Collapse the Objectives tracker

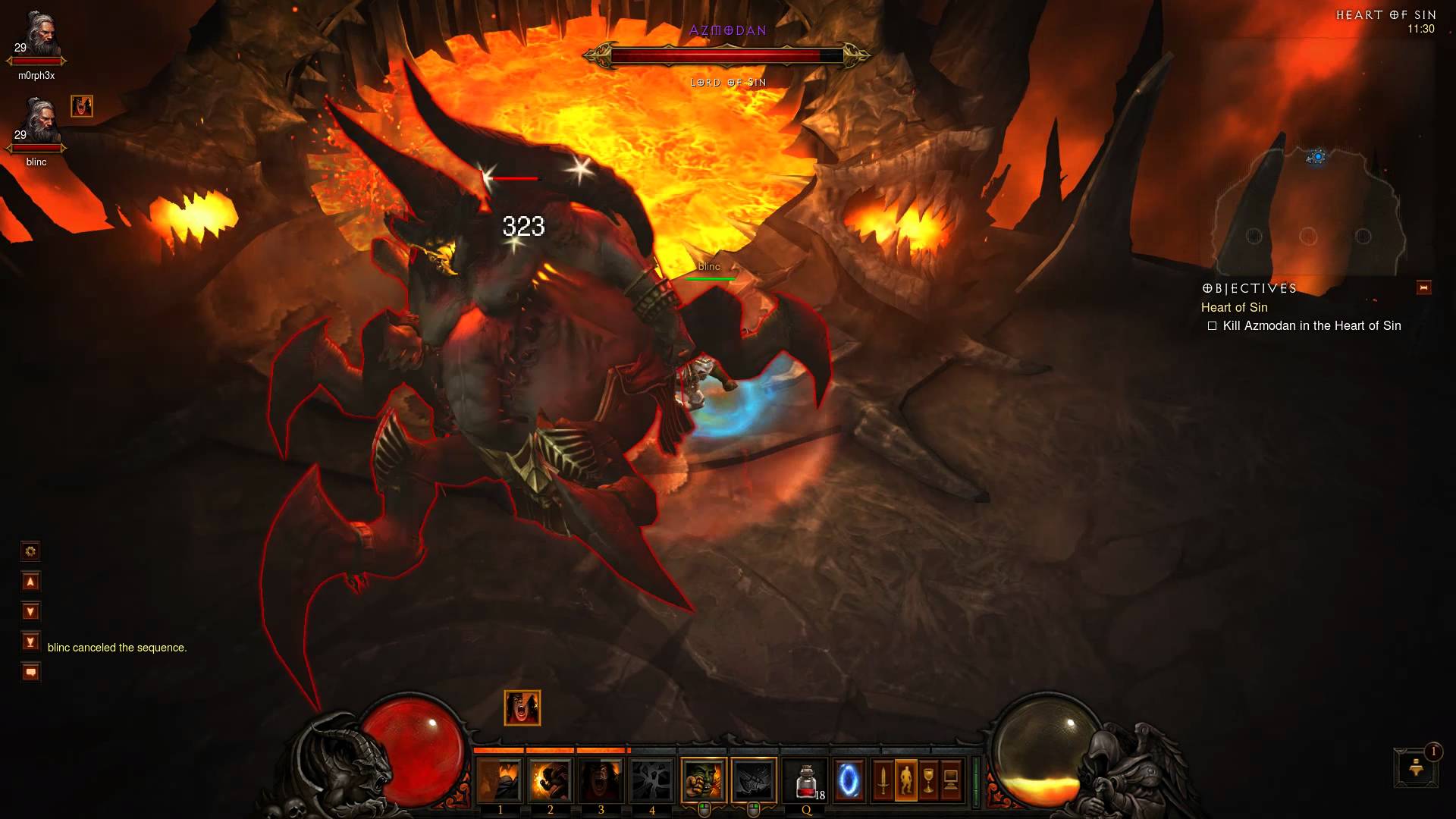click(1423, 288)
